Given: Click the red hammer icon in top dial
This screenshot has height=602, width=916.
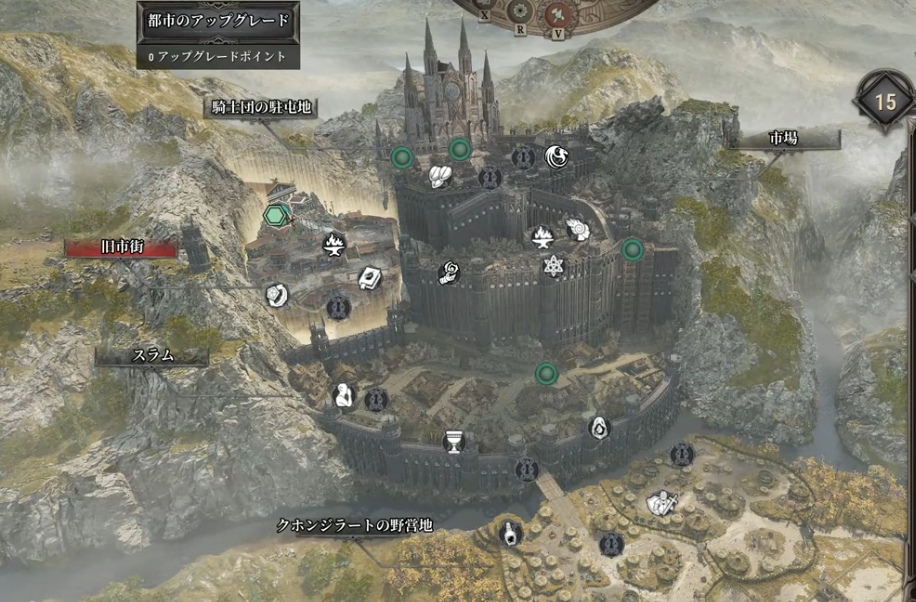Looking at the screenshot, I should coord(558,12).
